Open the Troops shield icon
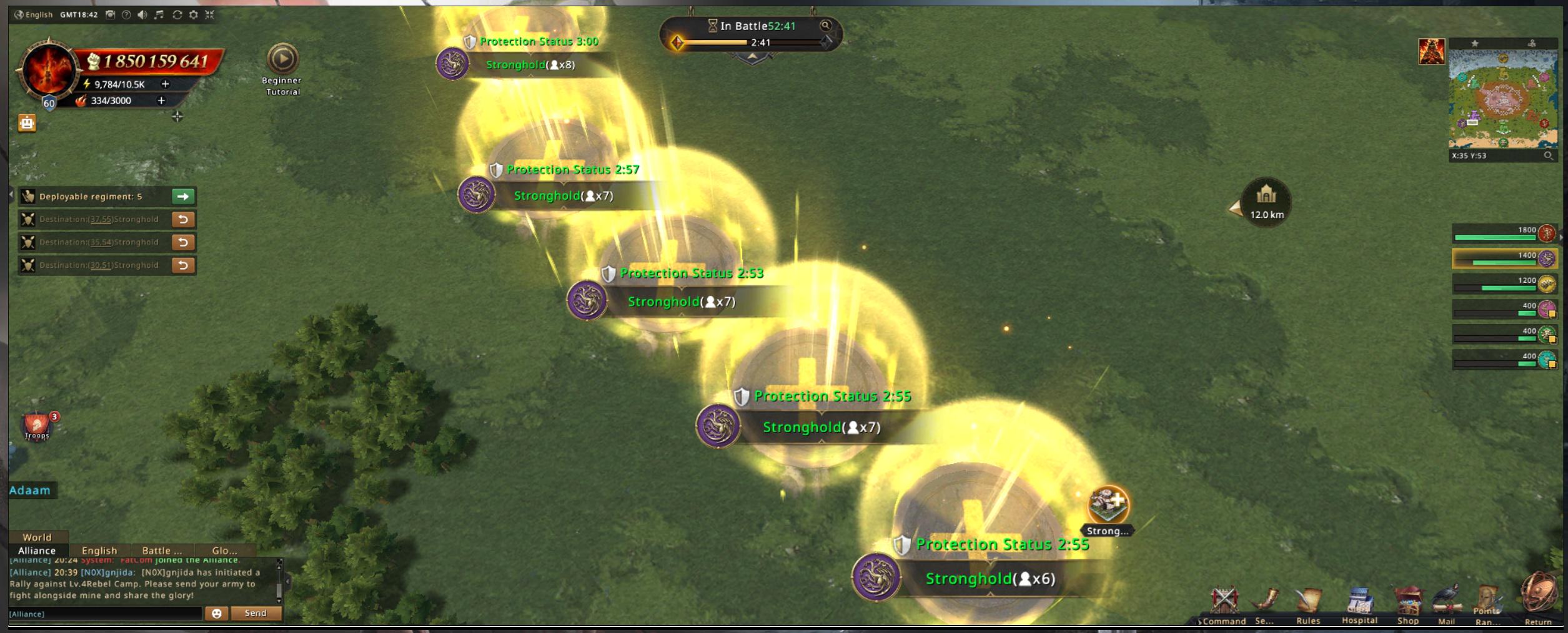Image resolution: width=1568 pixels, height=633 pixels. (x=36, y=426)
